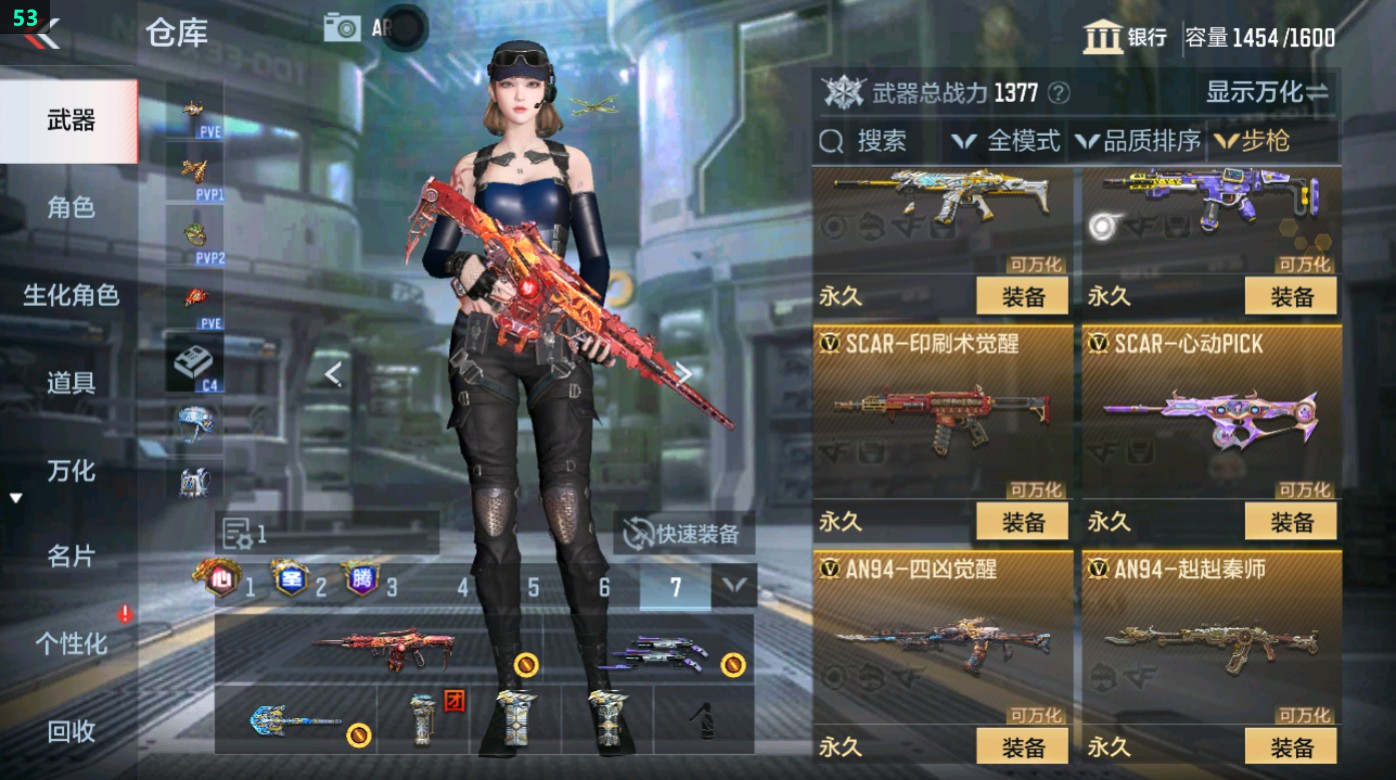This screenshot has height=780, width=1396.
Task: Click the C4 equipment slot icon
Action: pyautogui.click(x=191, y=360)
